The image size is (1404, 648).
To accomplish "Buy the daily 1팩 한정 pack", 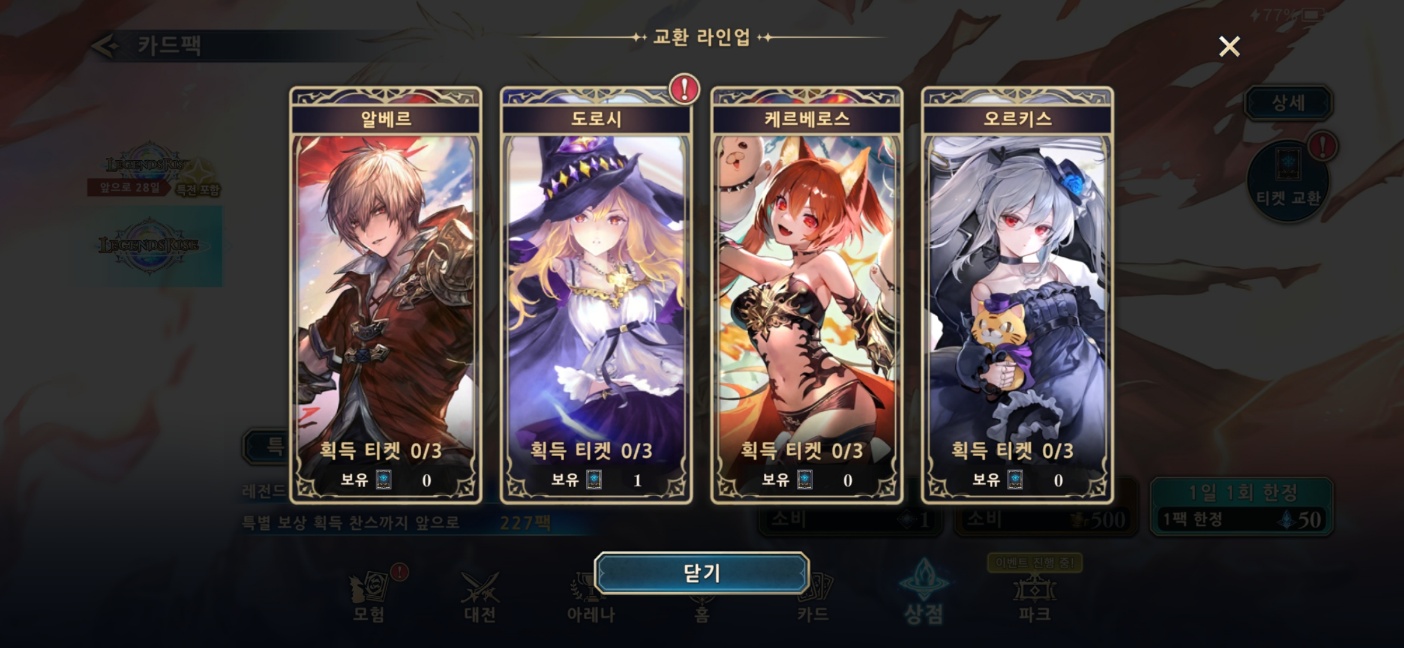I will [1241, 507].
